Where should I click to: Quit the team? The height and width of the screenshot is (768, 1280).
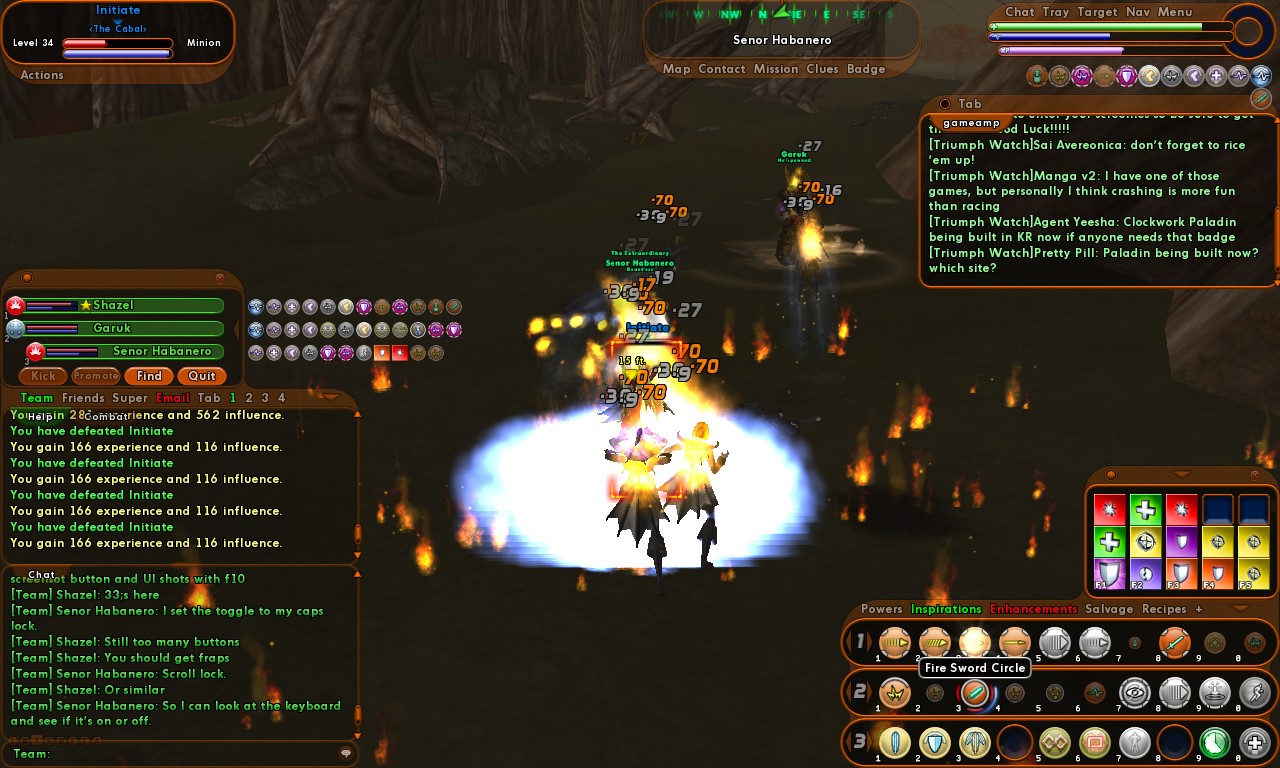[x=202, y=376]
